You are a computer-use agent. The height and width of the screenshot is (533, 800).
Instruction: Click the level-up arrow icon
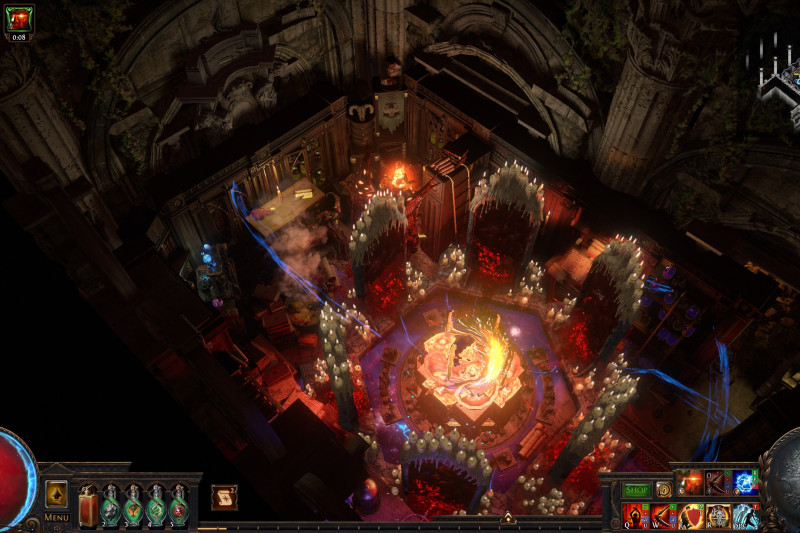(56, 494)
